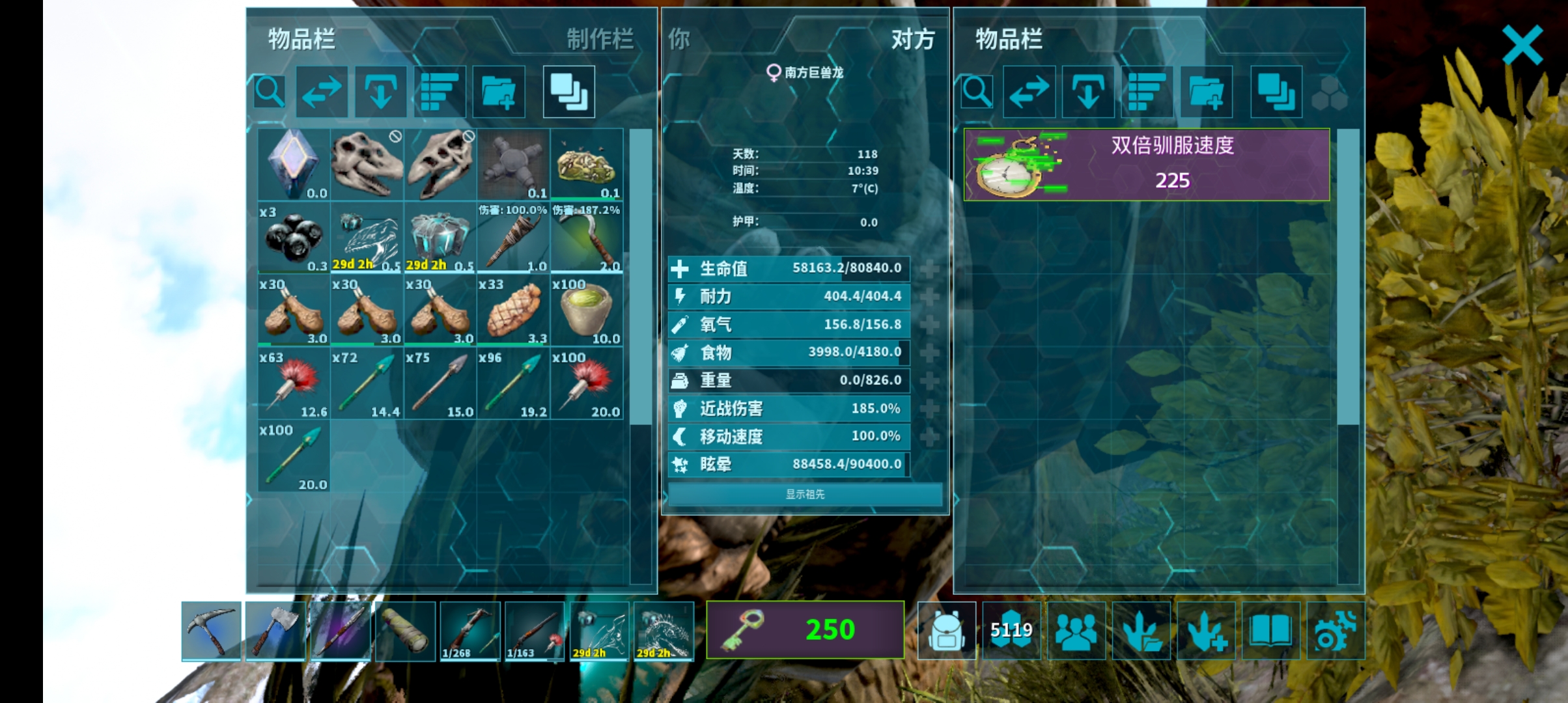The image size is (1568, 703).
Task: Select the hotbar hatchet slot
Action: point(275,630)
